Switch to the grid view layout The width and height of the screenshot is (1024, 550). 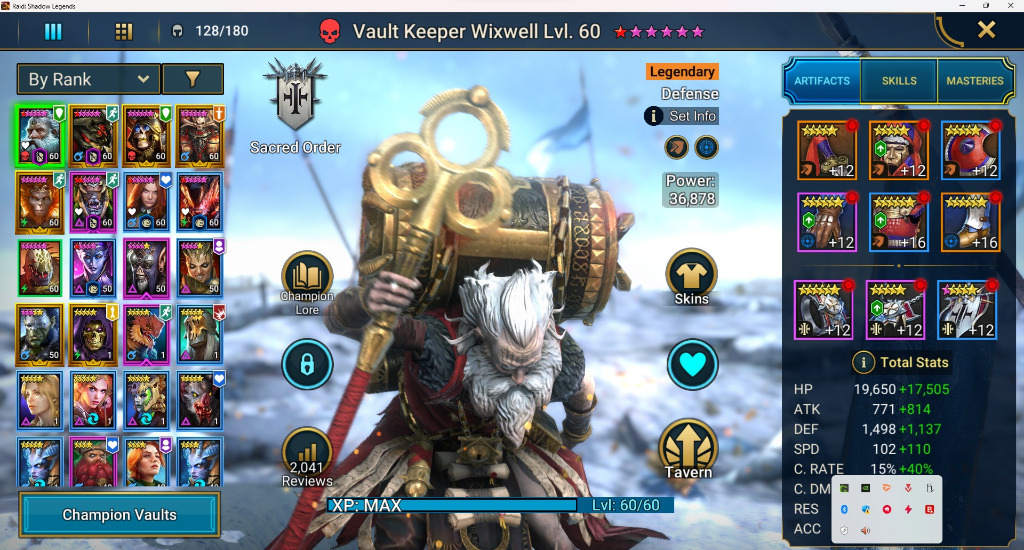point(124,31)
